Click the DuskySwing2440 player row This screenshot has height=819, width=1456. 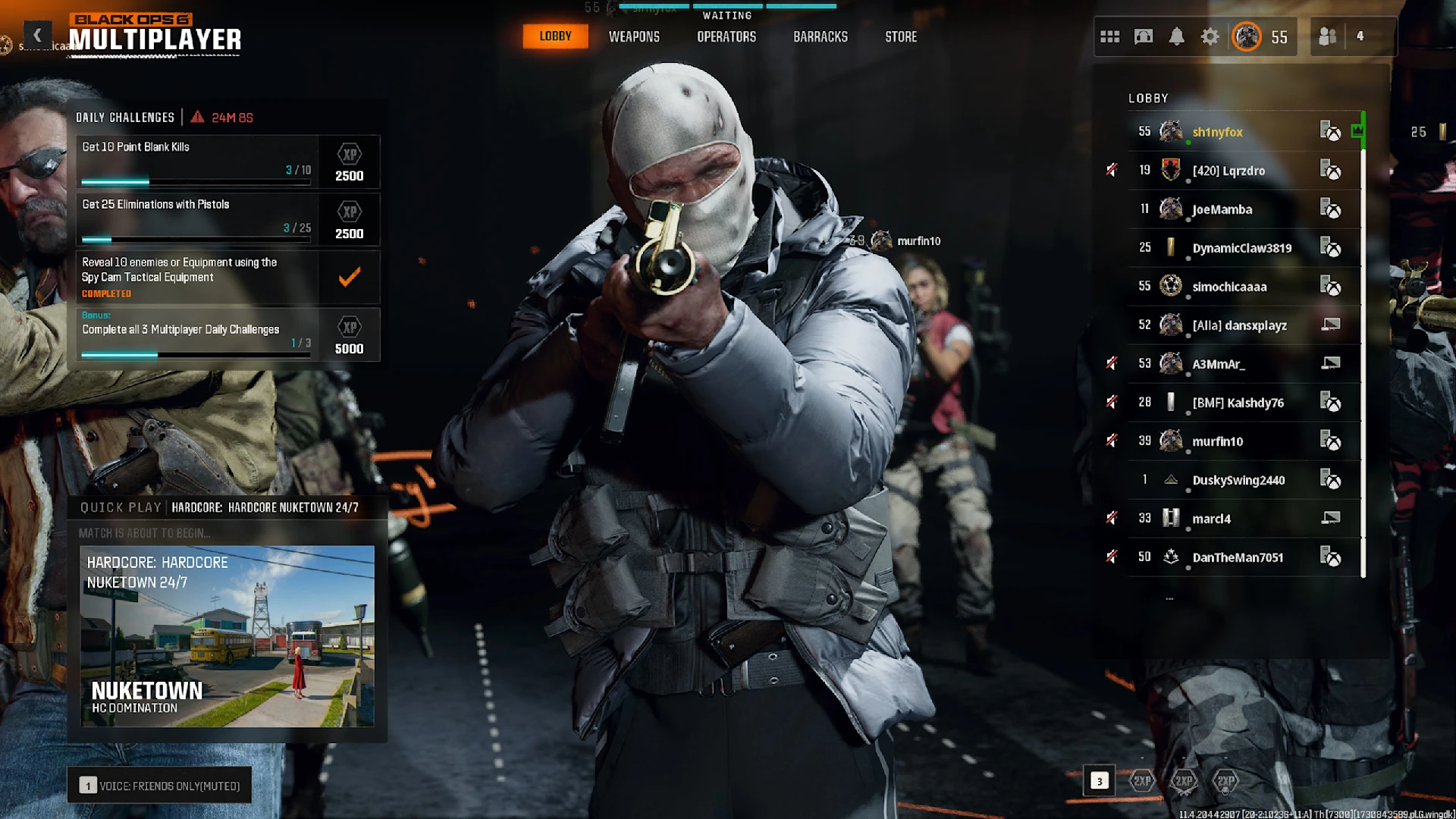(x=1238, y=480)
